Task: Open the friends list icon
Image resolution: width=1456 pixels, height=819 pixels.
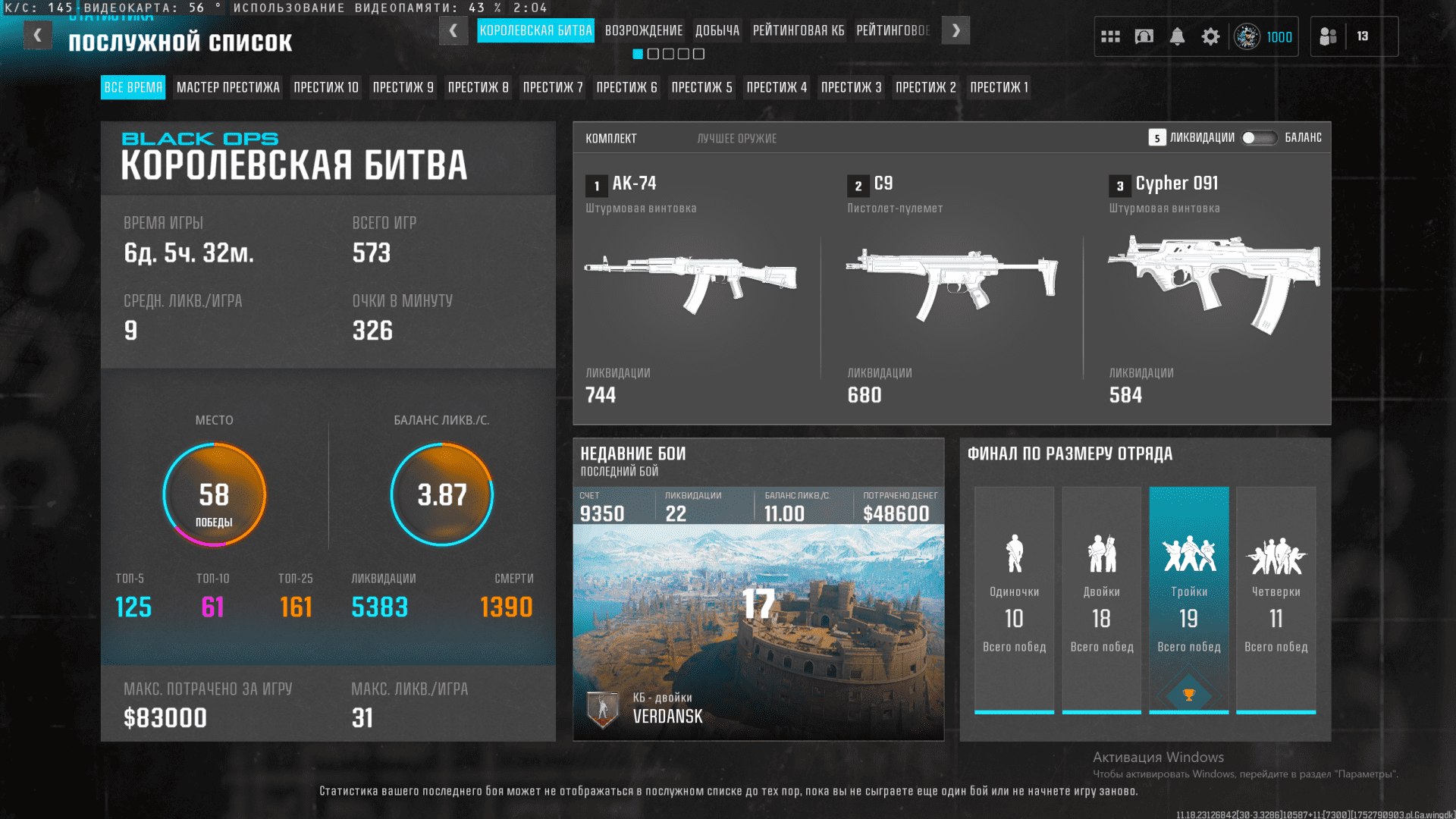Action: [x=1328, y=36]
